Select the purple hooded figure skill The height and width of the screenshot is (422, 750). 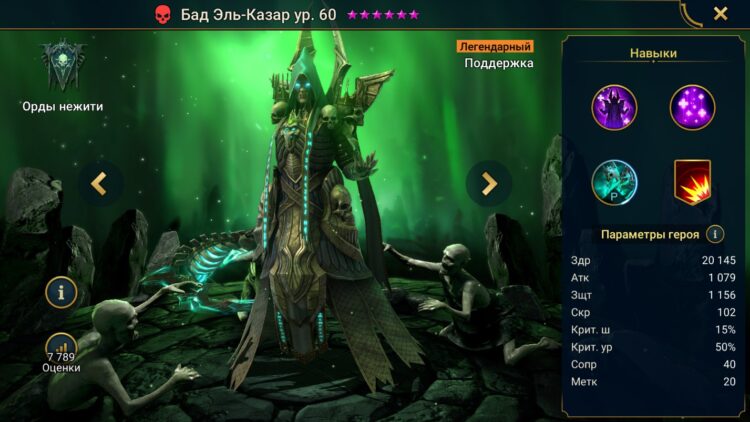point(614,107)
